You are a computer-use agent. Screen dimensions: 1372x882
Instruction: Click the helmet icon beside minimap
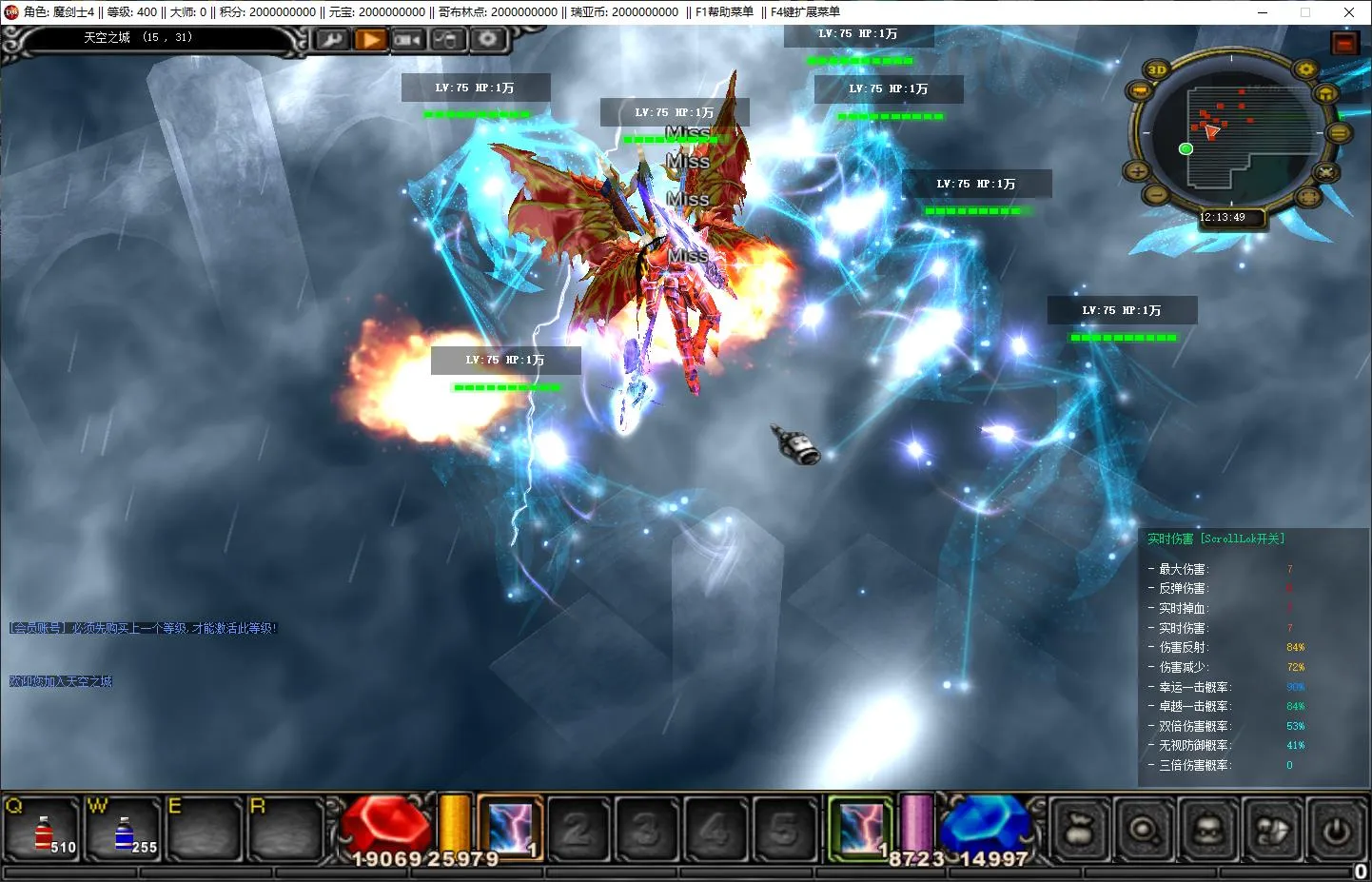click(1326, 94)
